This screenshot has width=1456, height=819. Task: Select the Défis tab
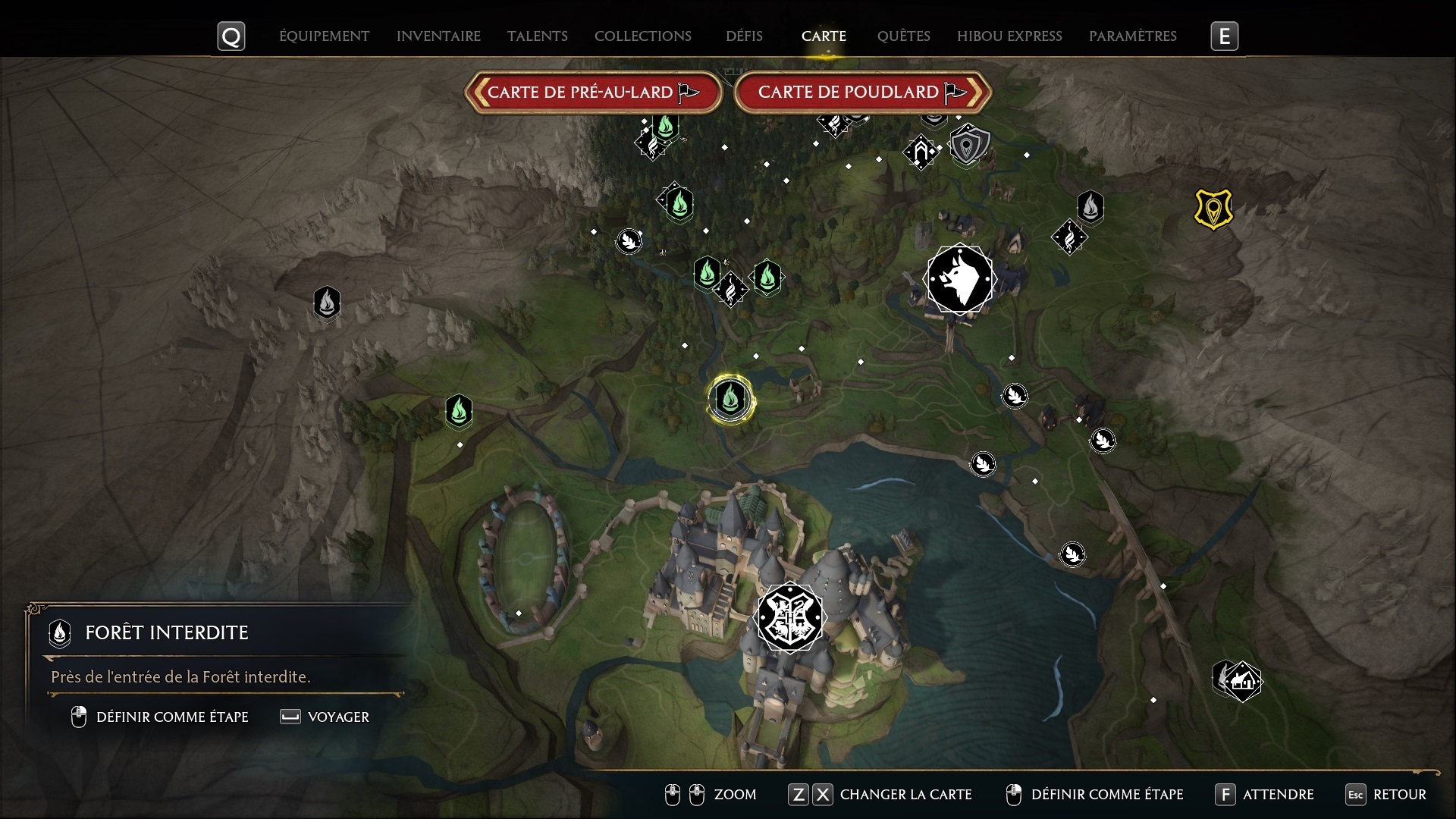(744, 36)
